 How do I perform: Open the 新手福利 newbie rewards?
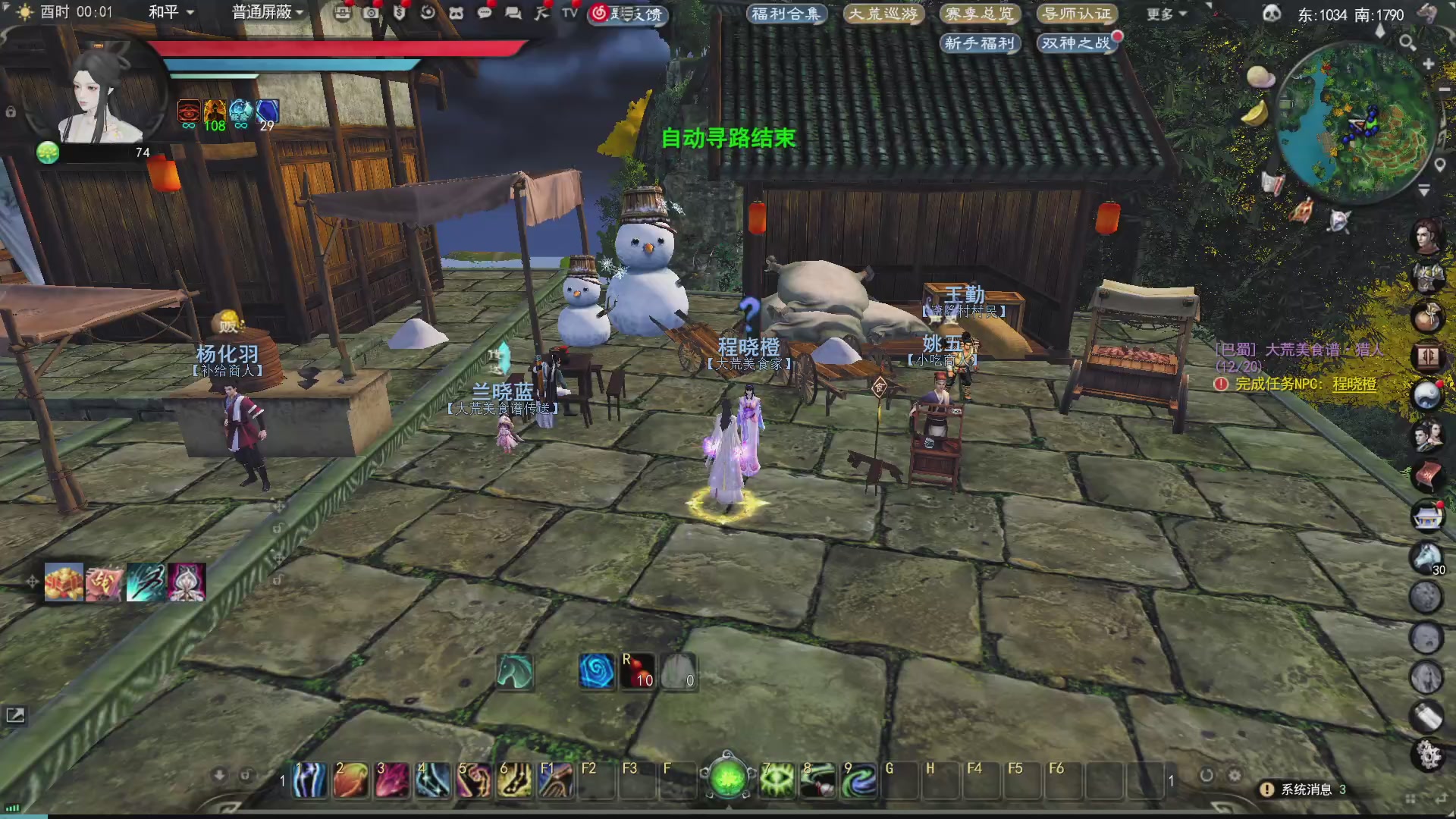(x=979, y=43)
